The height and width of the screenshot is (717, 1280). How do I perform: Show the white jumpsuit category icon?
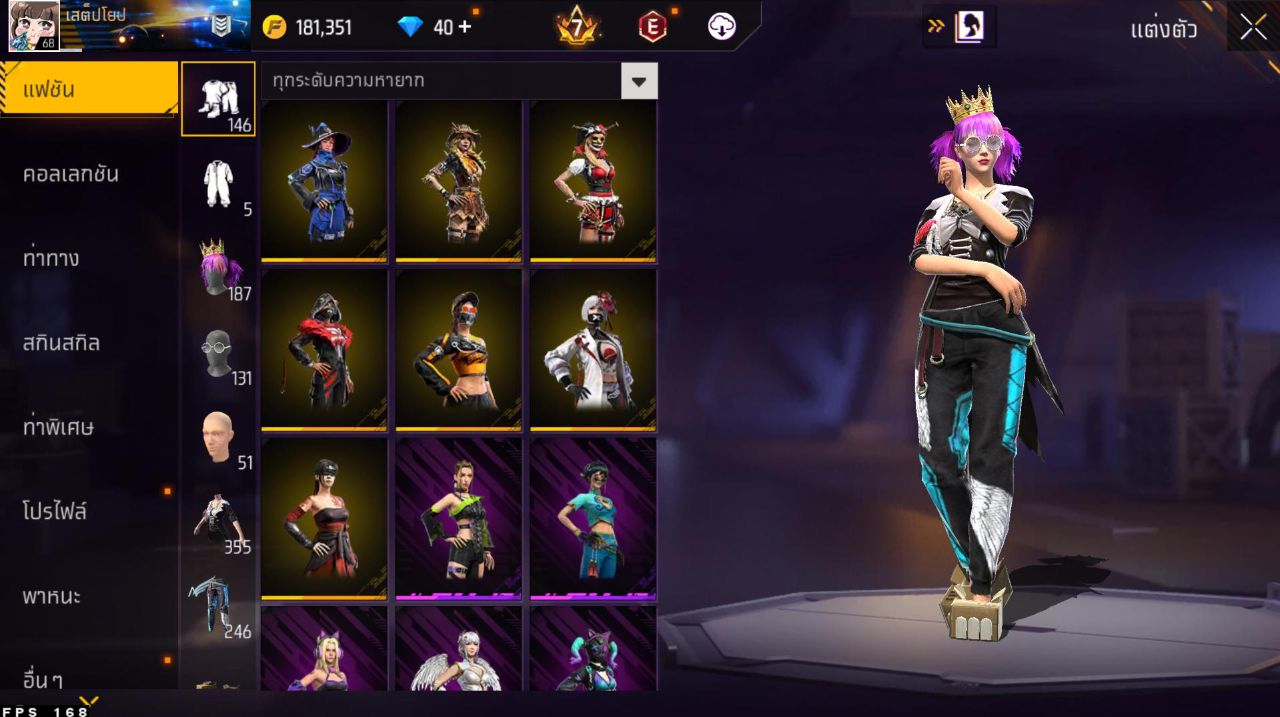[218, 184]
